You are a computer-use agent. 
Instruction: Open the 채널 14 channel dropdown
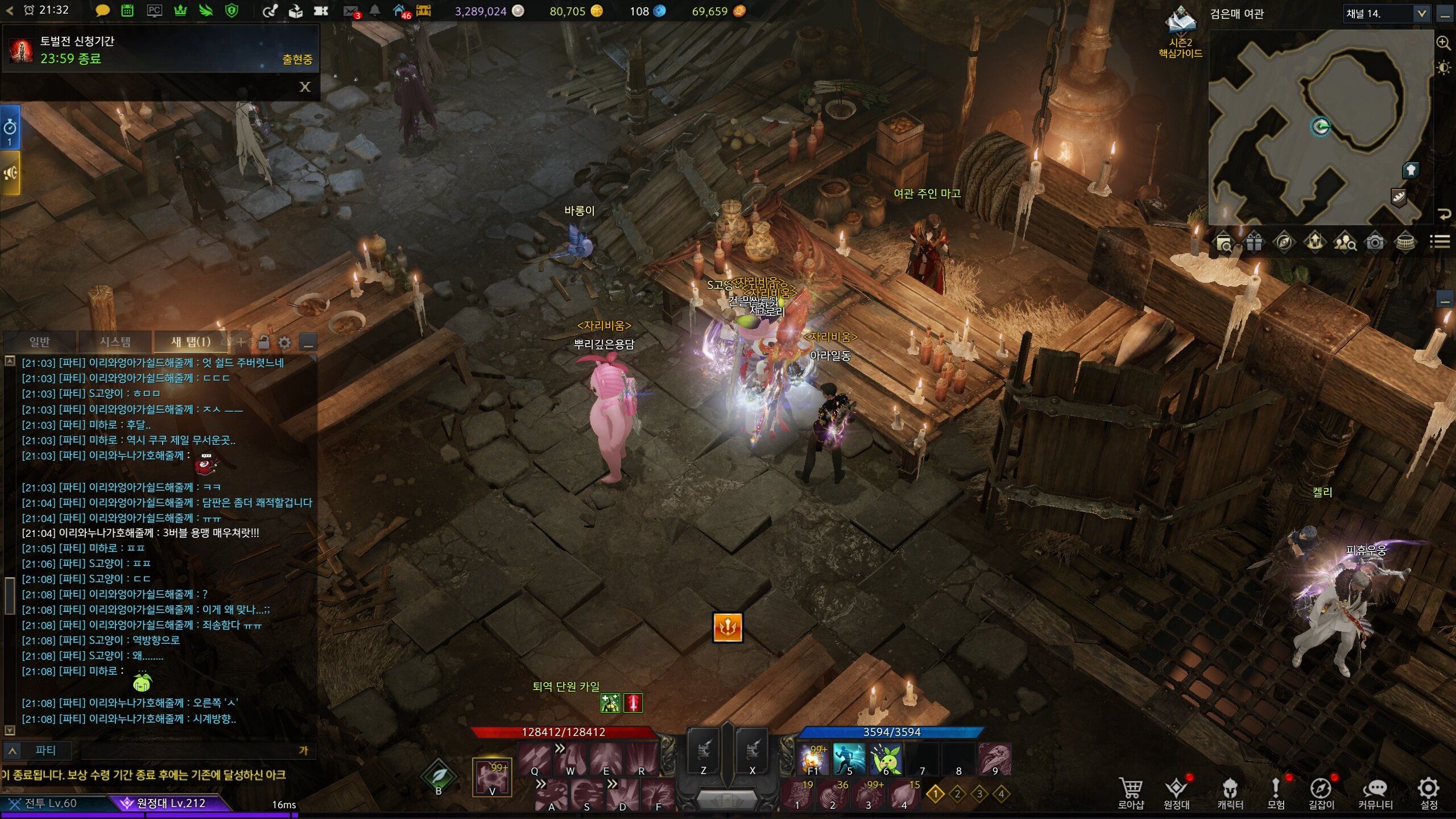click(x=1421, y=14)
